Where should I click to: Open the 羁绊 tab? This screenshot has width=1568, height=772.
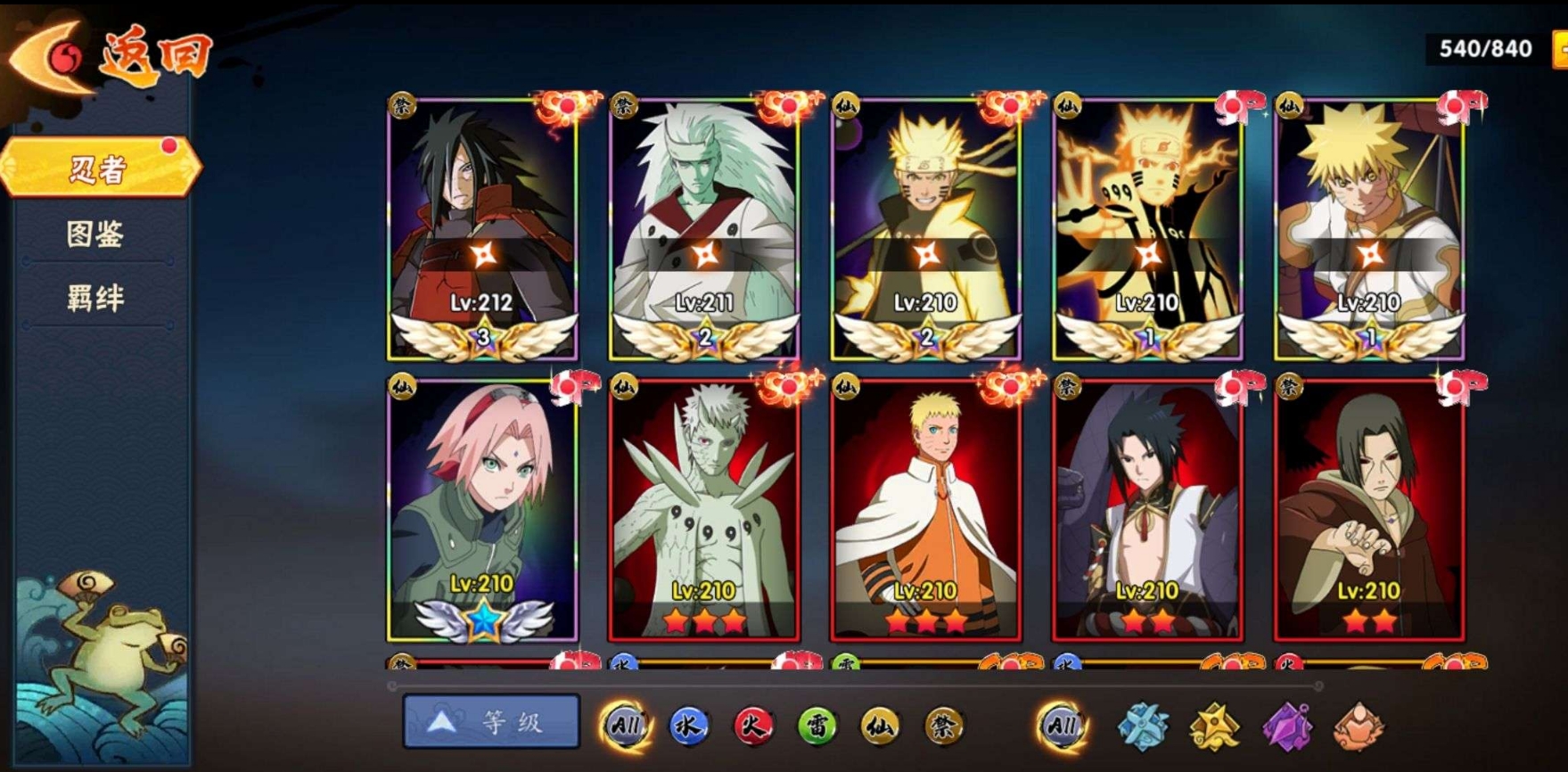click(96, 298)
